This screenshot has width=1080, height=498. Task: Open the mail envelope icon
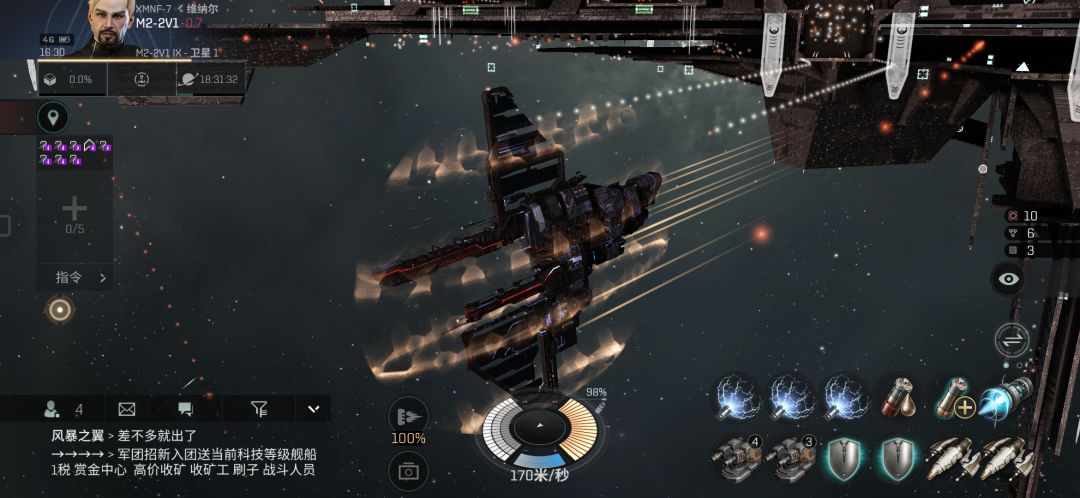point(127,408)
